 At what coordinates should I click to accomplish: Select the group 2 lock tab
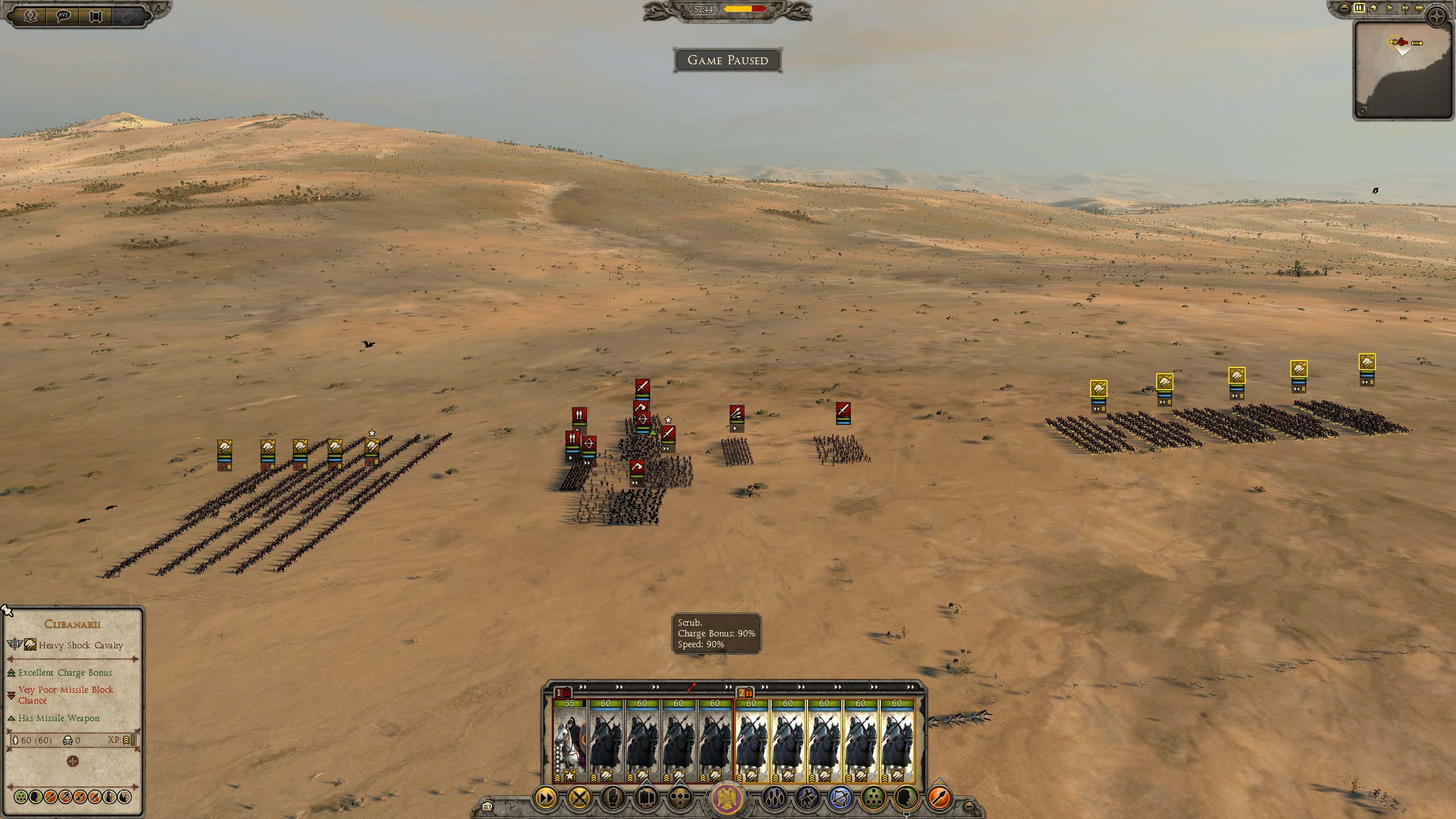745,692
